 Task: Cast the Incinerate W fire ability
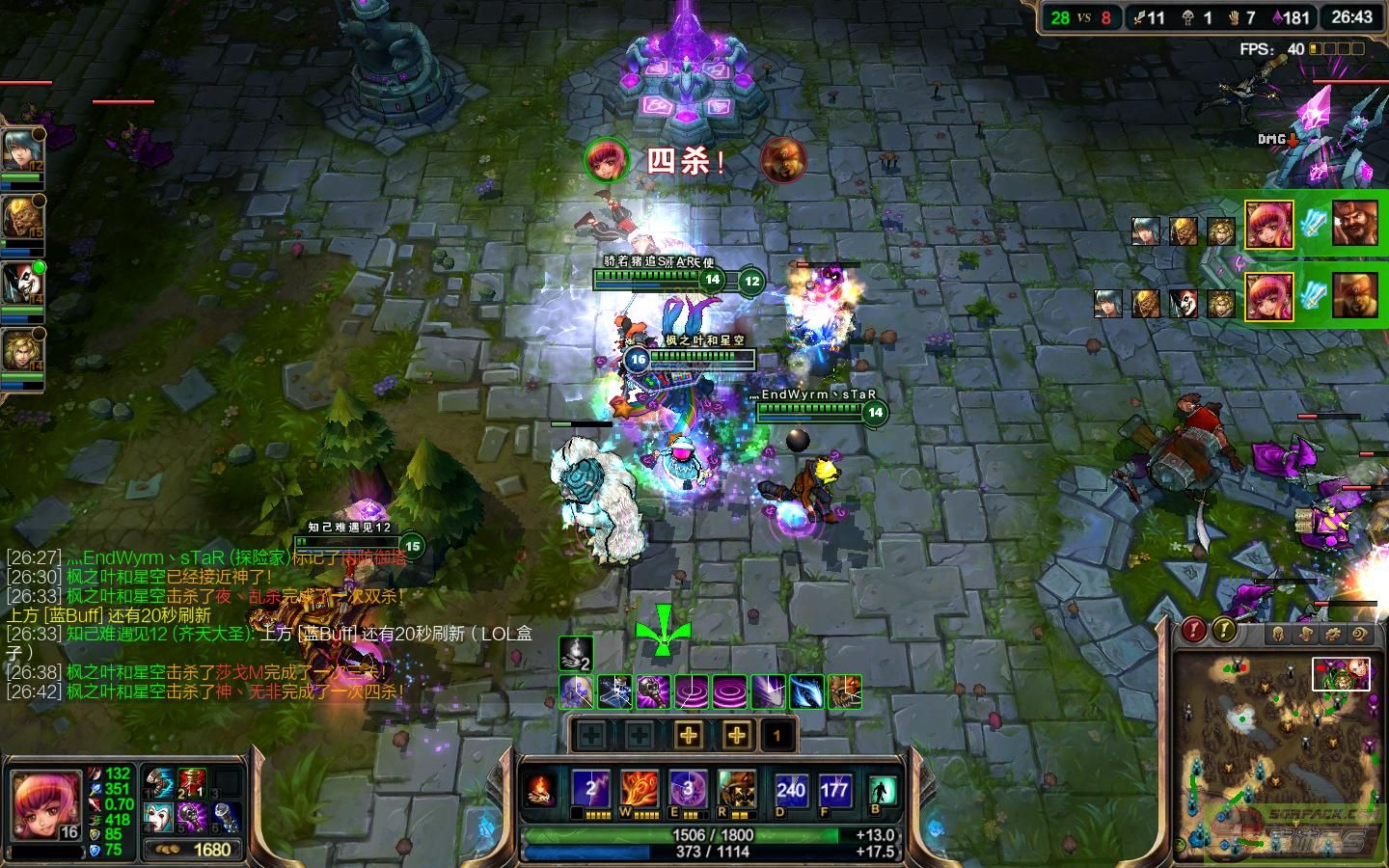pyautogui.click(x=639, y=789)
